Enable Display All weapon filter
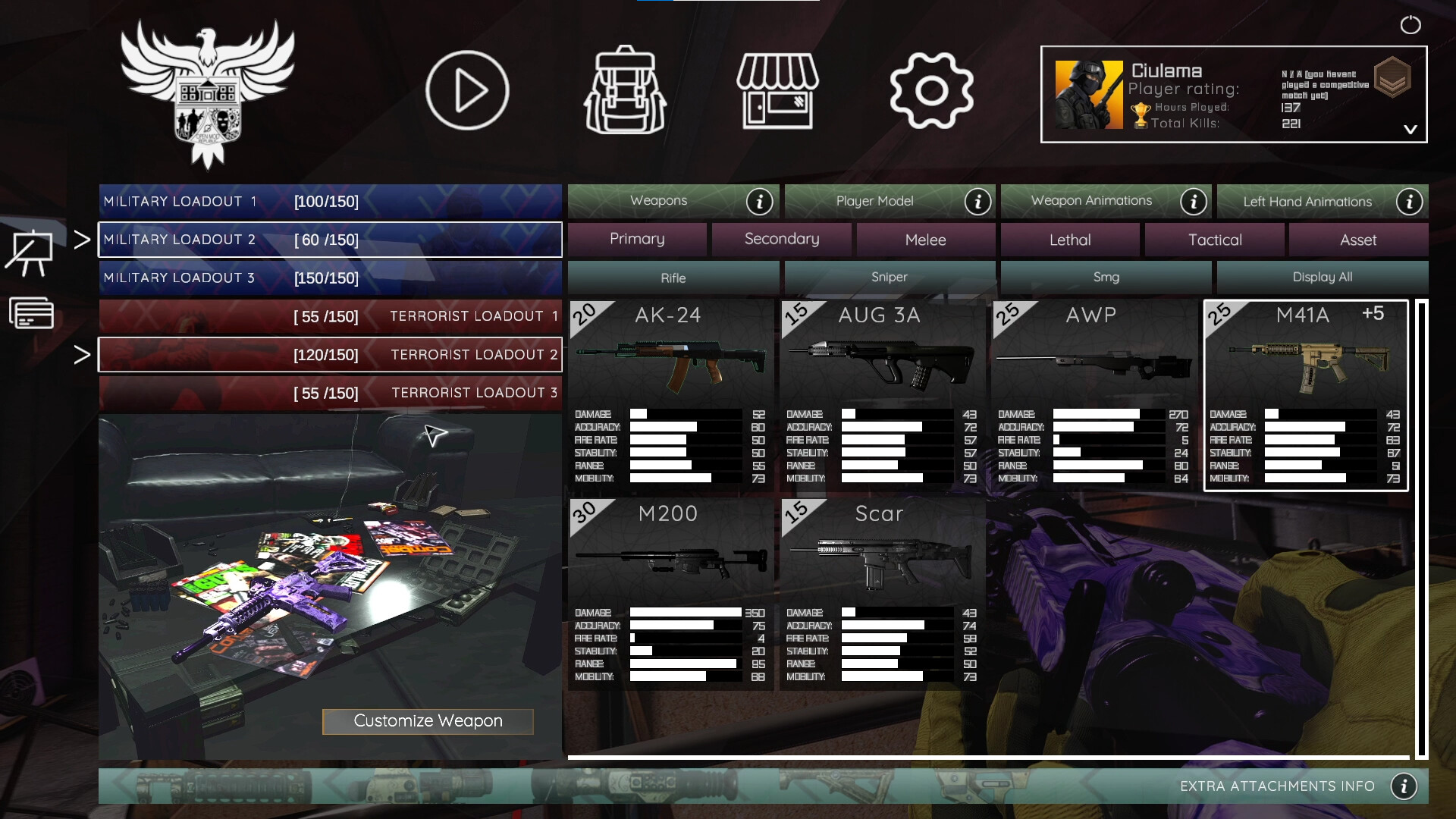 pos(1322,277)
